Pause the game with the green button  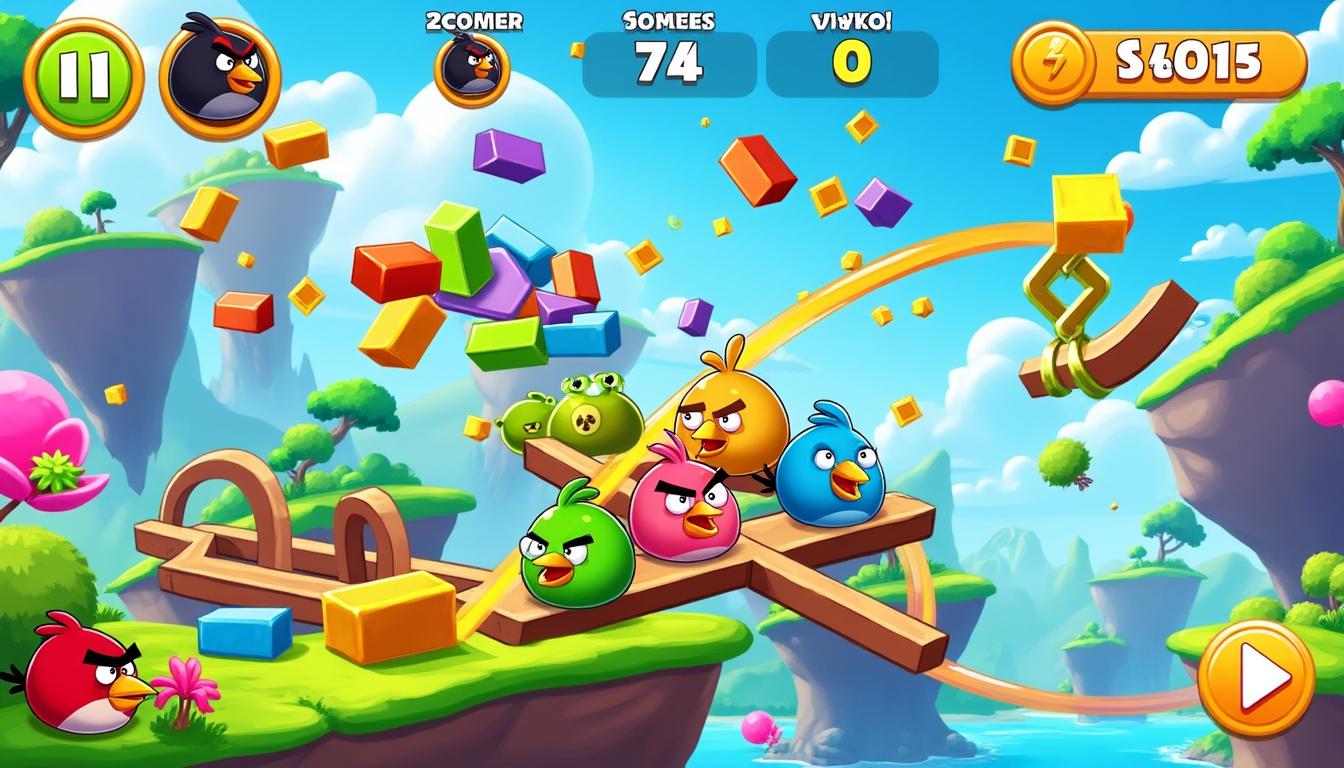point(83,78)
